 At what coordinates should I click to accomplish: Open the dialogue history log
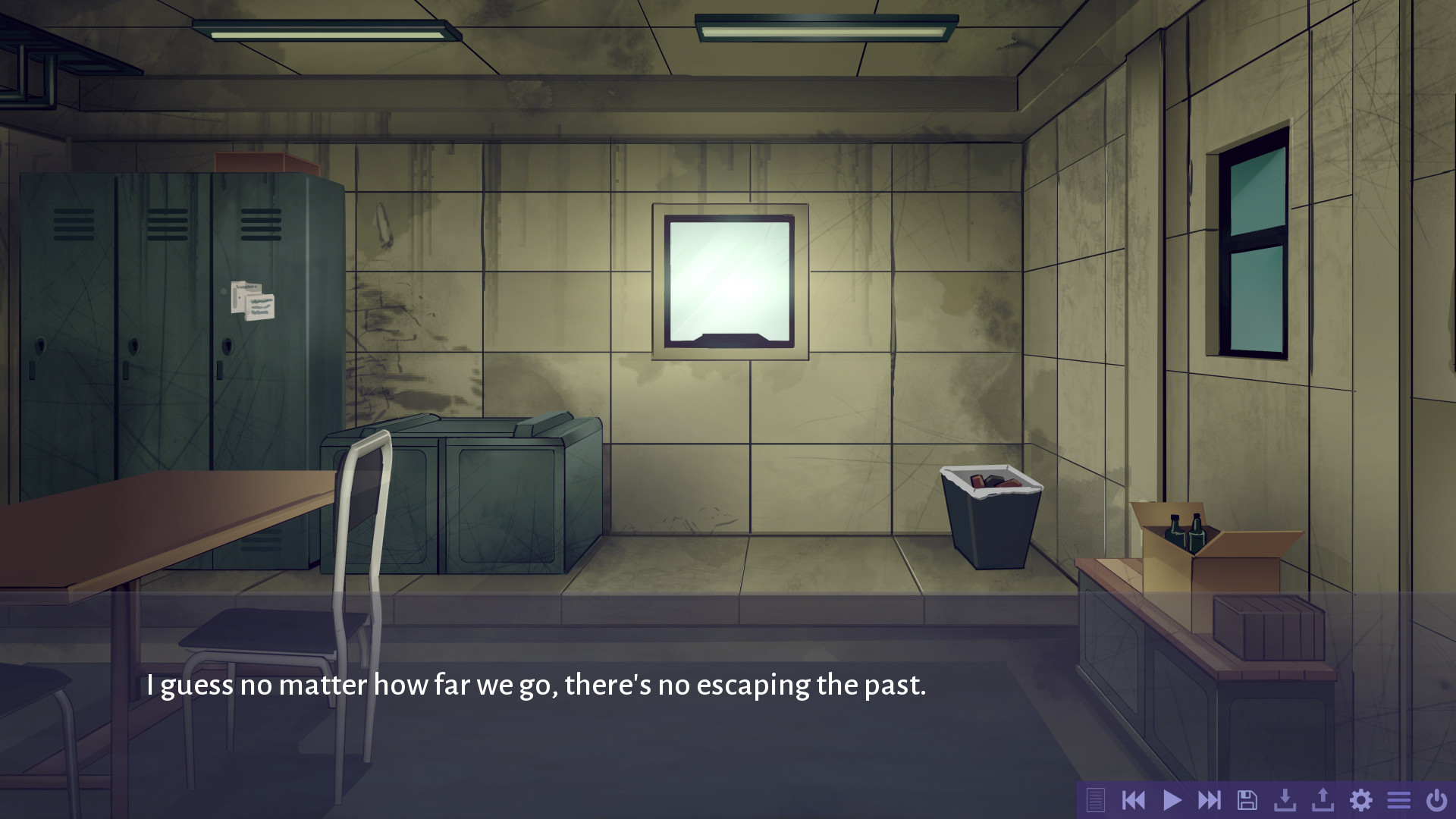tap(1096, 799)
